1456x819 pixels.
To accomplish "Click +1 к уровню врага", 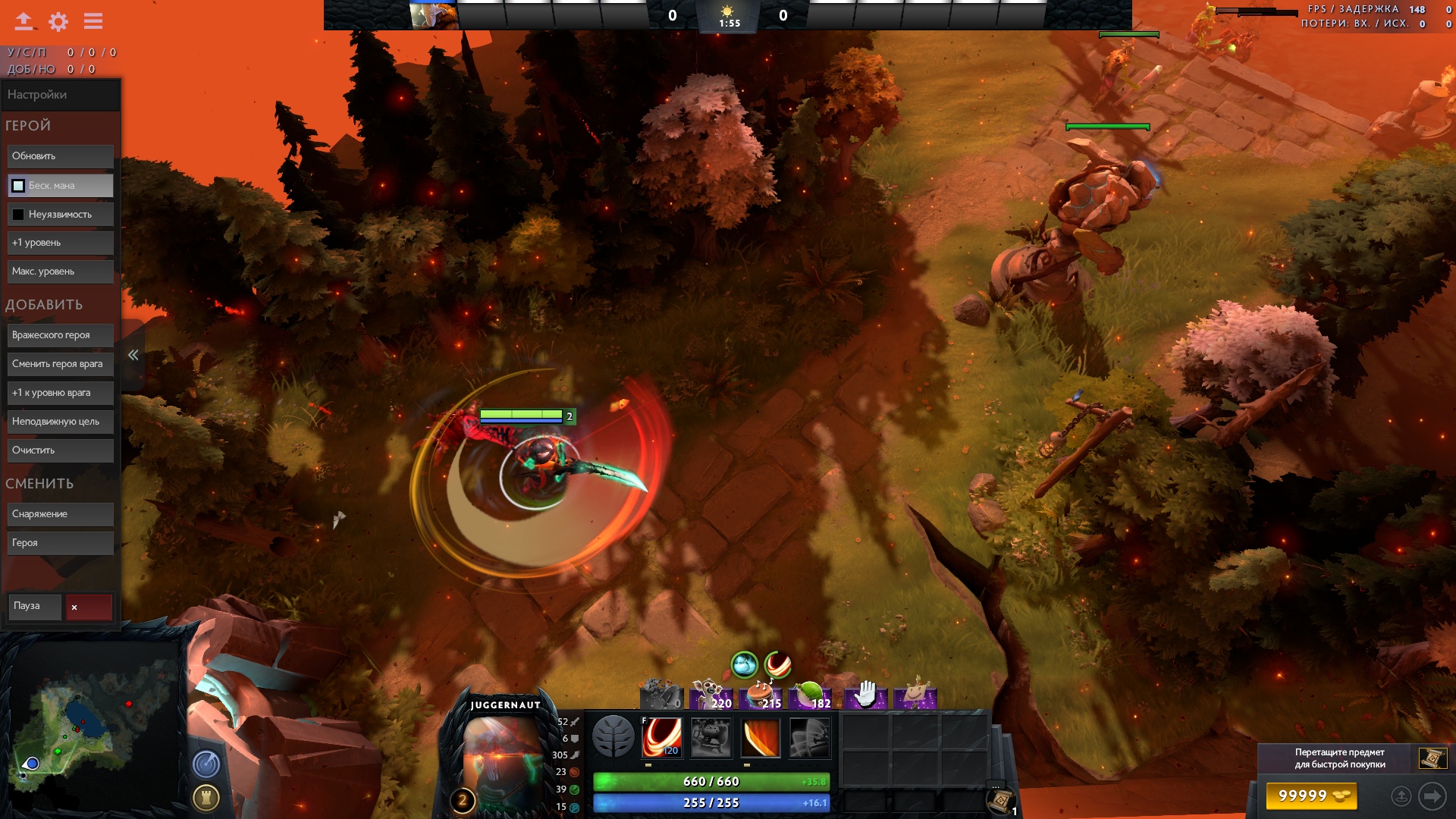I will click(61, 393).
